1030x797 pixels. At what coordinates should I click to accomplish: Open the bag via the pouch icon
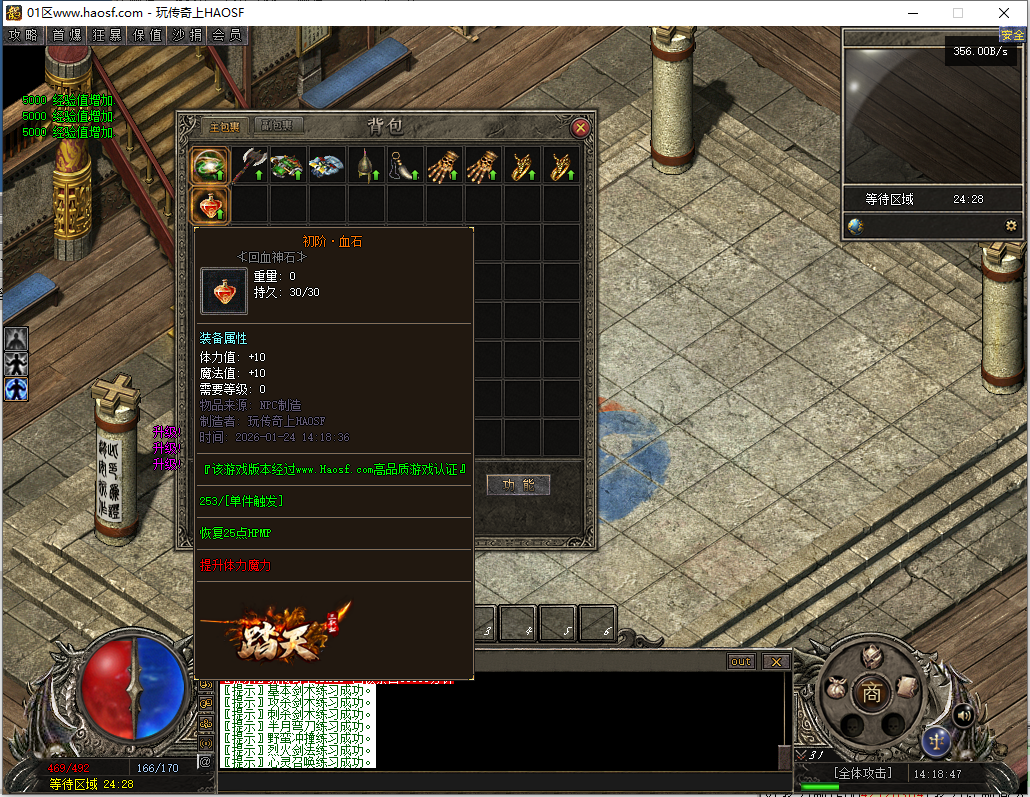pos(836,688)
